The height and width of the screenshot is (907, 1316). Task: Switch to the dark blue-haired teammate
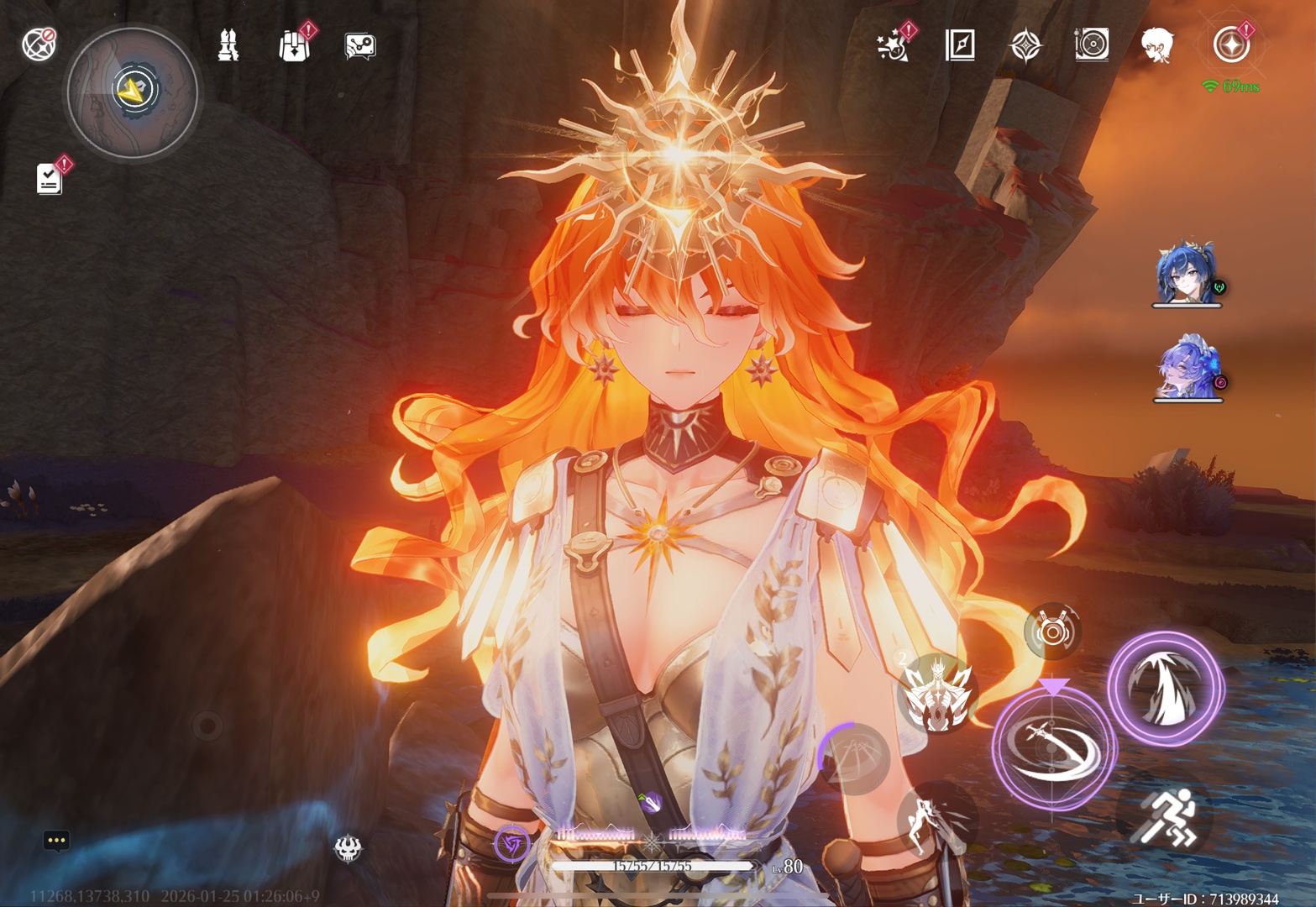pyautogui.click(x=1185, y=274)
